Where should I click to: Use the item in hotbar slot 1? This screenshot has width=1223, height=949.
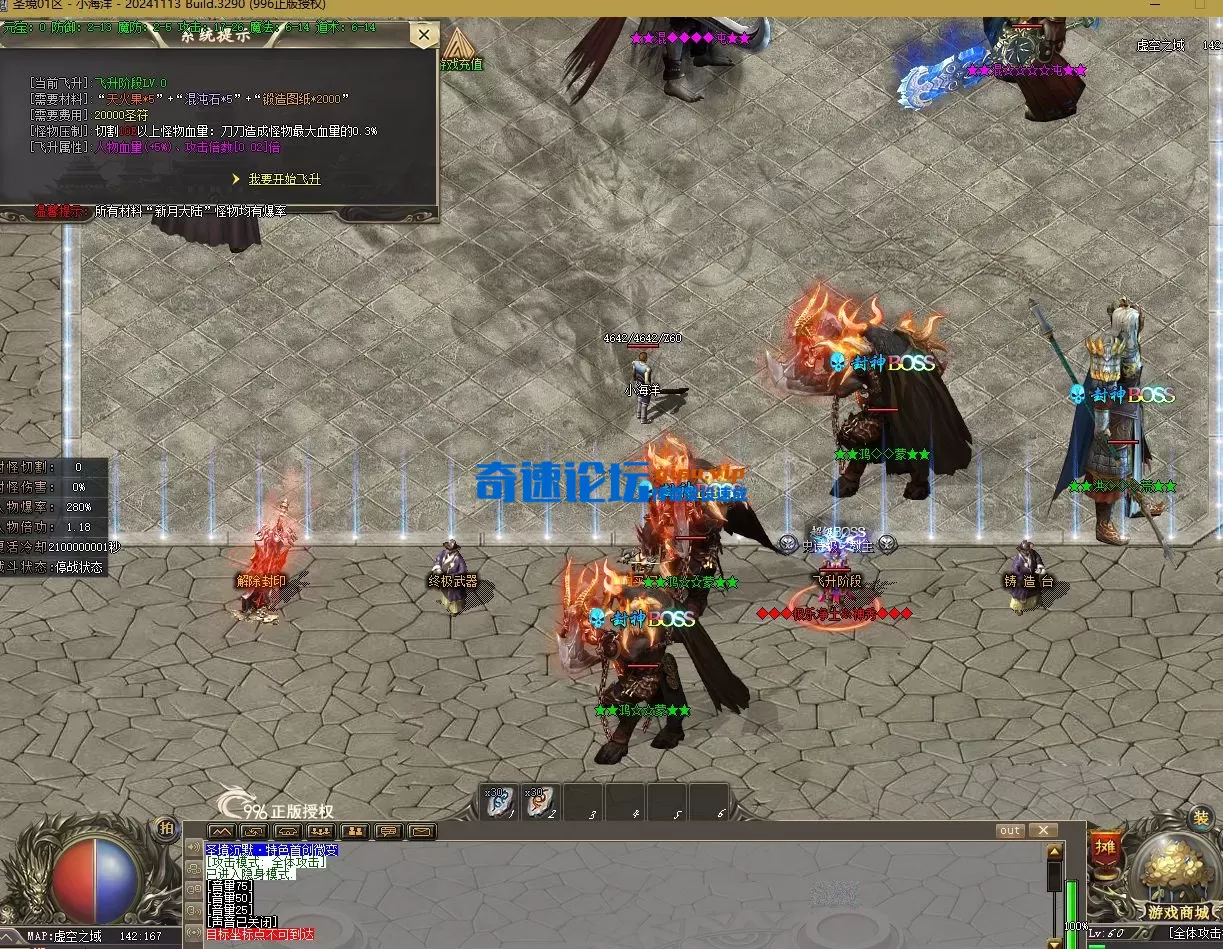[x=500, y=802]
